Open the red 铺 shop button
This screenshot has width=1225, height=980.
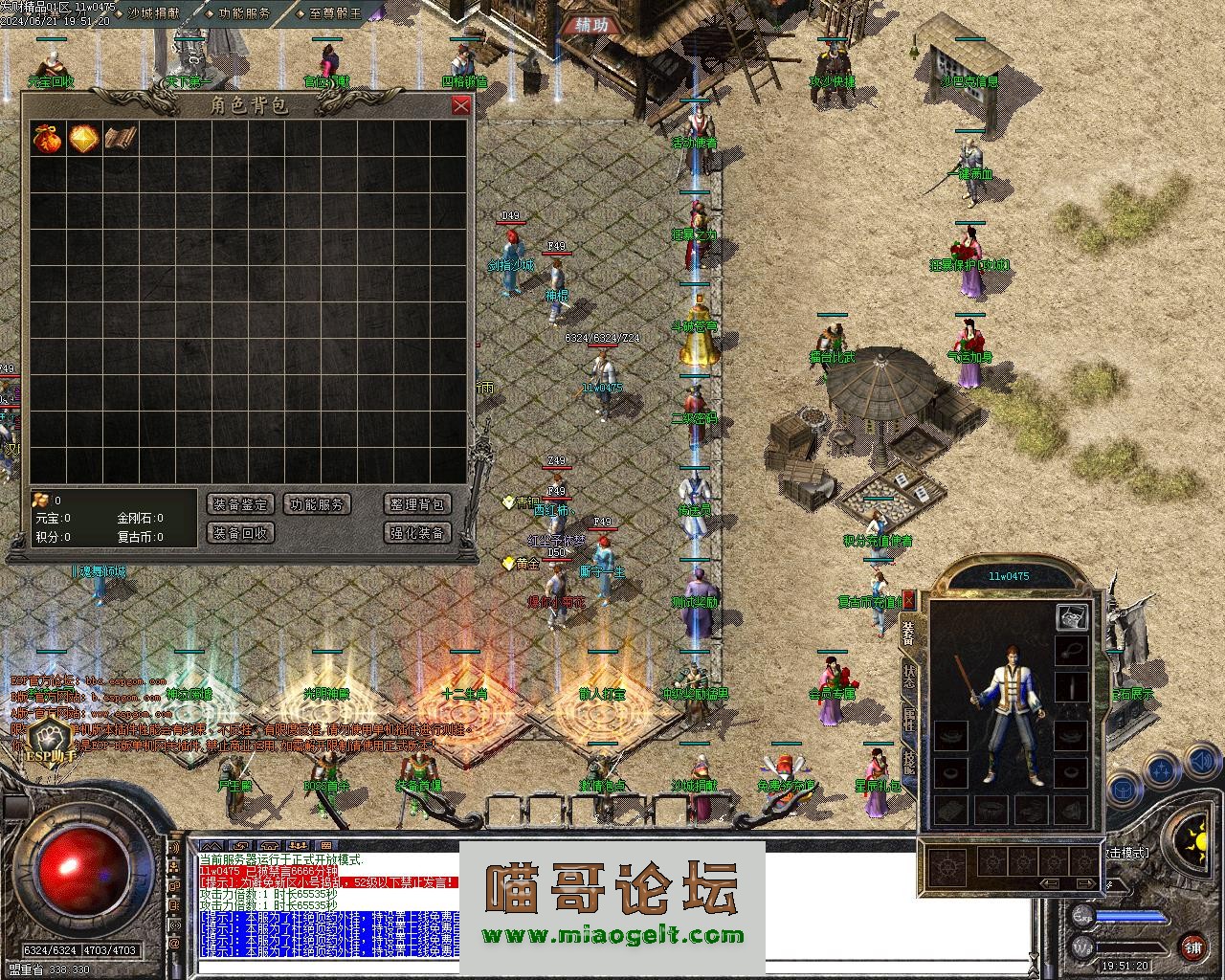(1192, 947)
